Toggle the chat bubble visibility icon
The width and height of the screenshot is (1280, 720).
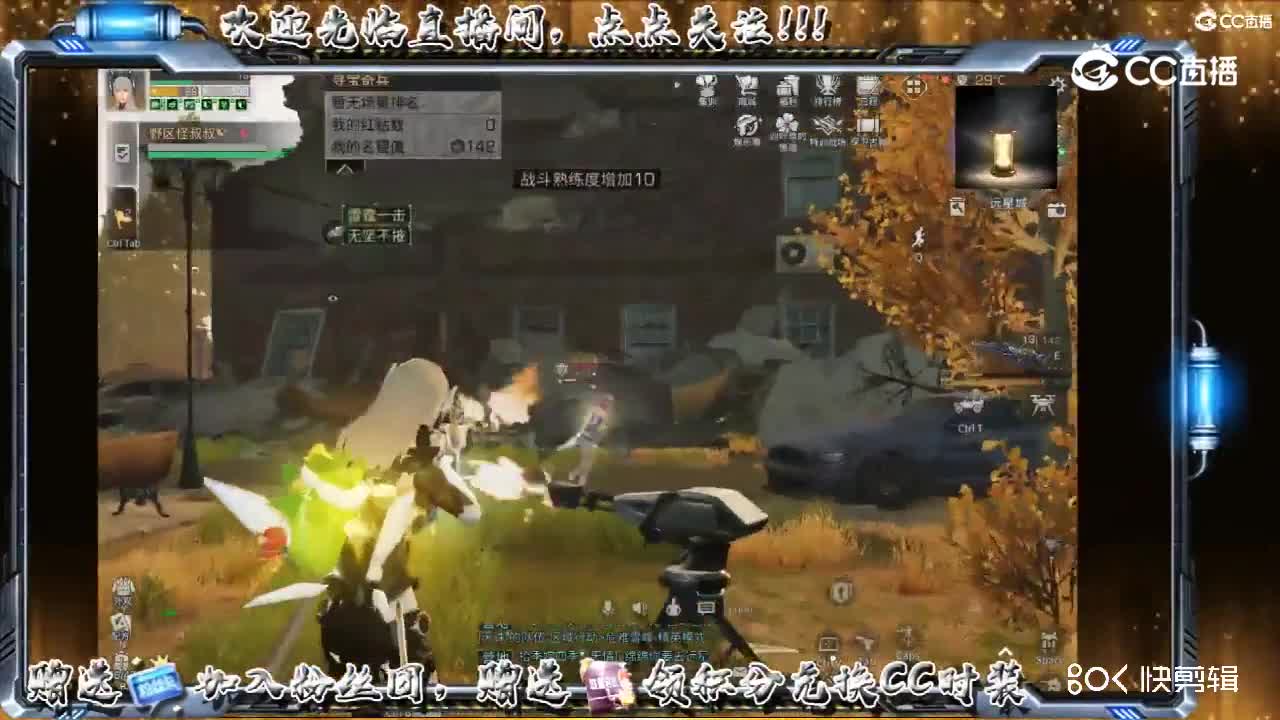point(703,606)
